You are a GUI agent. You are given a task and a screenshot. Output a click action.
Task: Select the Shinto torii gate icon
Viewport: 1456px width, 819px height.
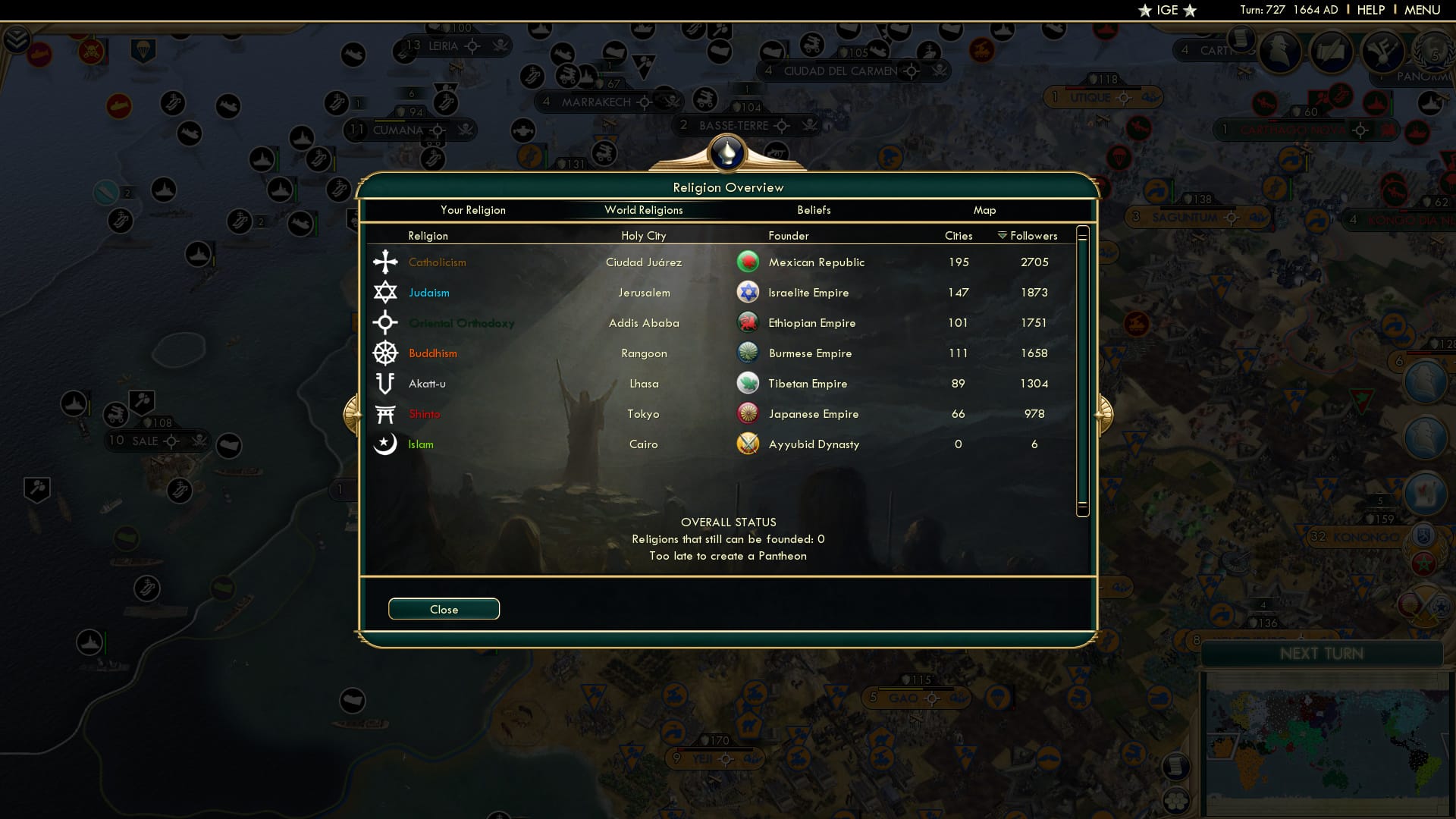coord(386,413)
